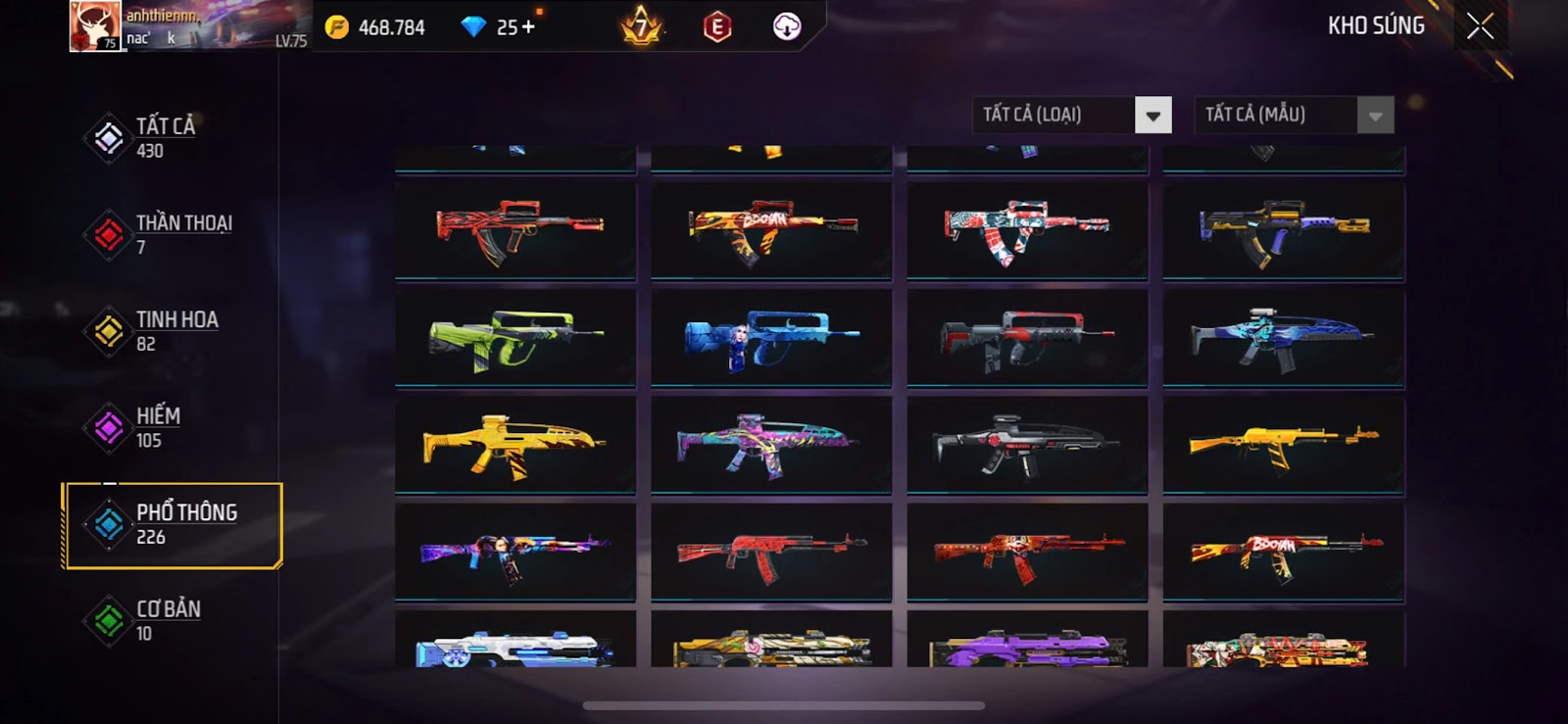Select the lime green FAMAS skin
1568x724 pixels.
[515, 338]
